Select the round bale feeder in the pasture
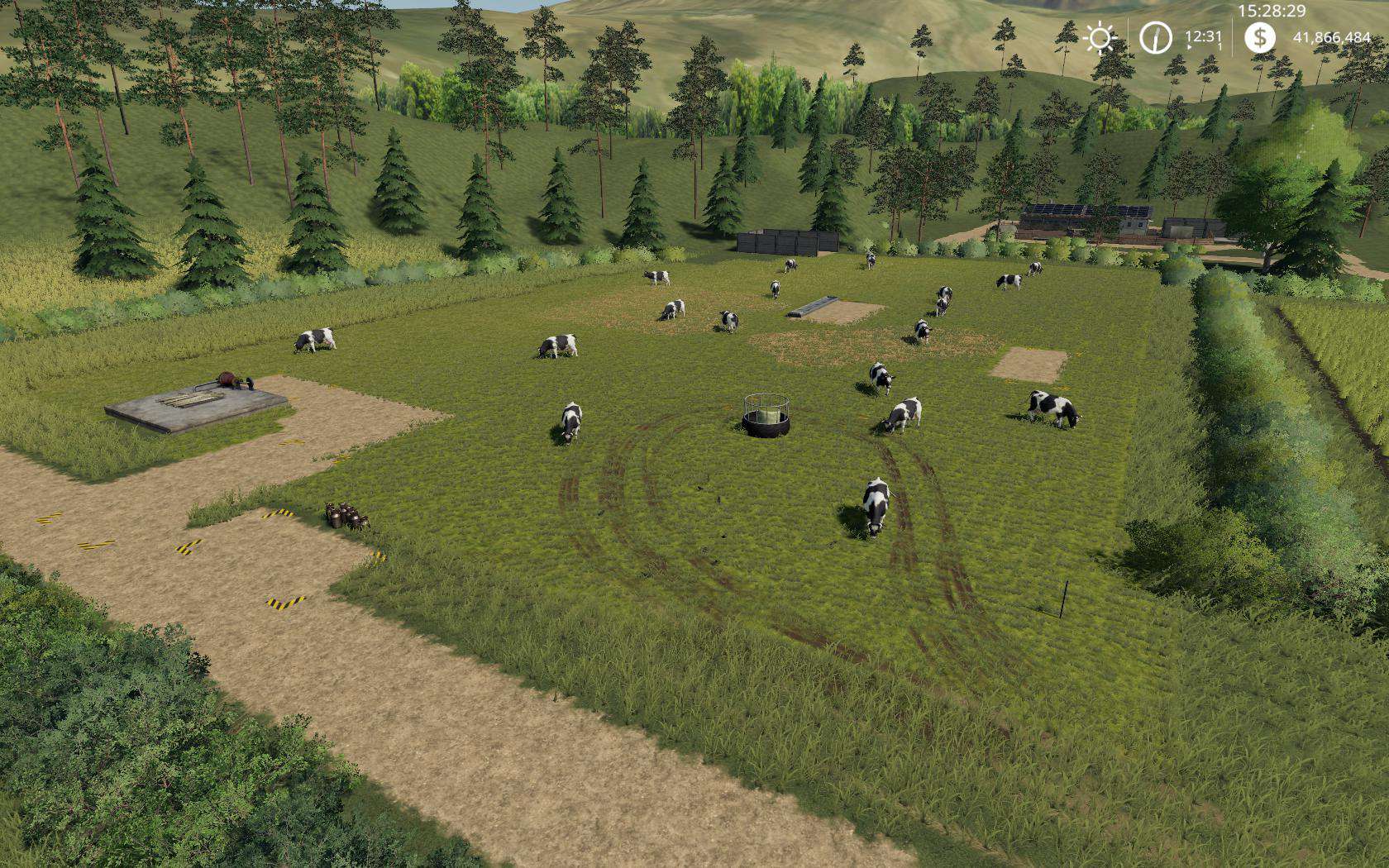The image size is (1389, 868). (x=767, y=413)
